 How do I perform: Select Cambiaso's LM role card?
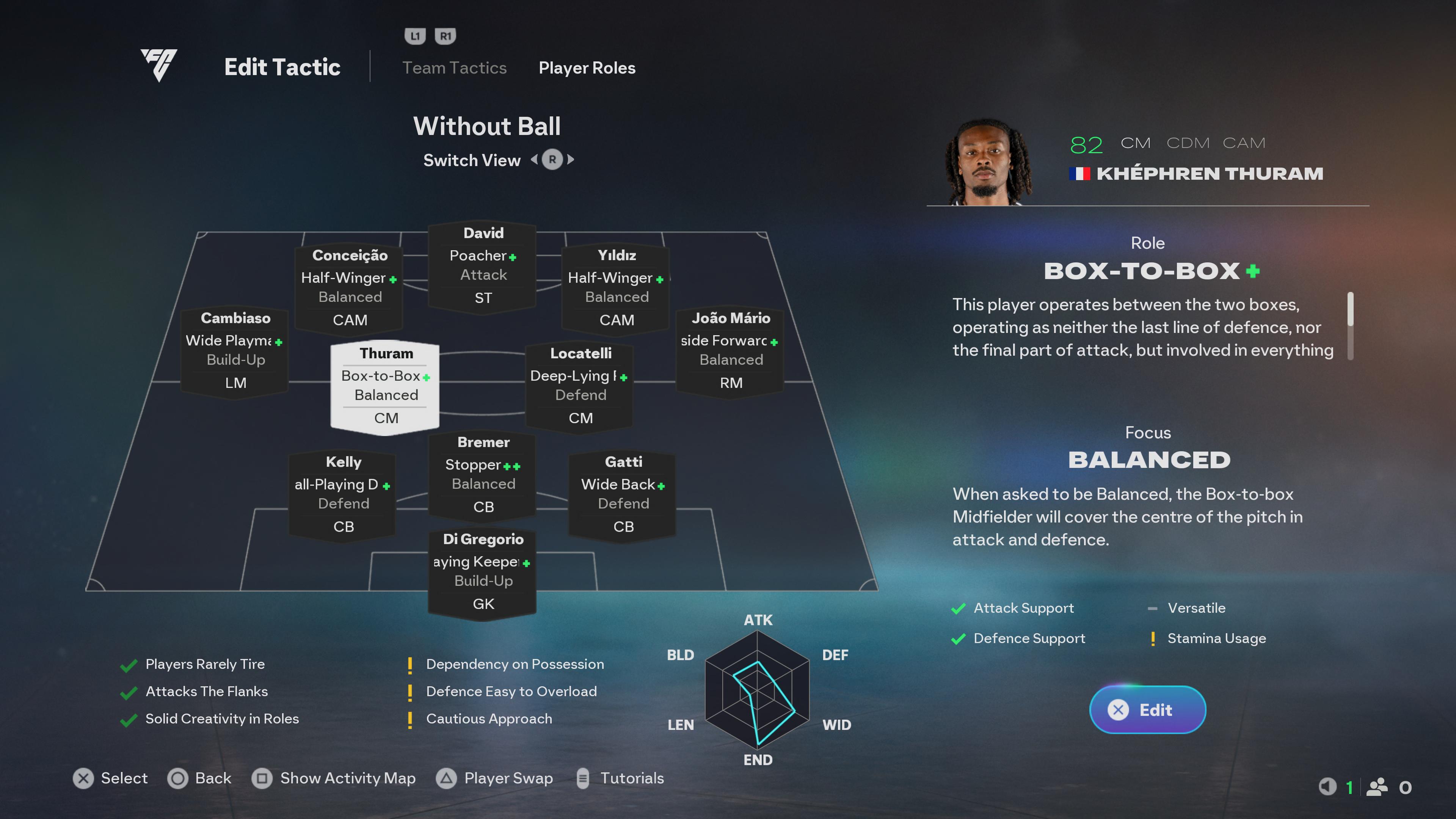pos(235,350)
